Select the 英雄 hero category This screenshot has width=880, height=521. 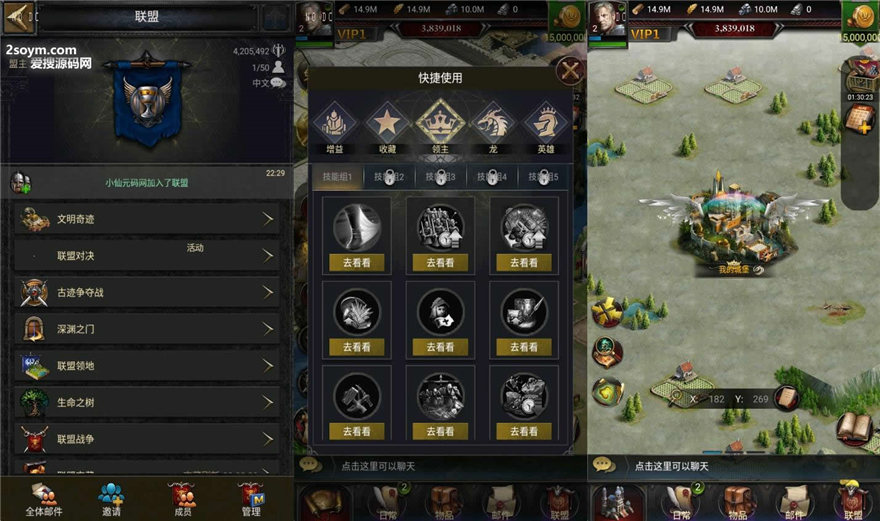coord(546,127)
